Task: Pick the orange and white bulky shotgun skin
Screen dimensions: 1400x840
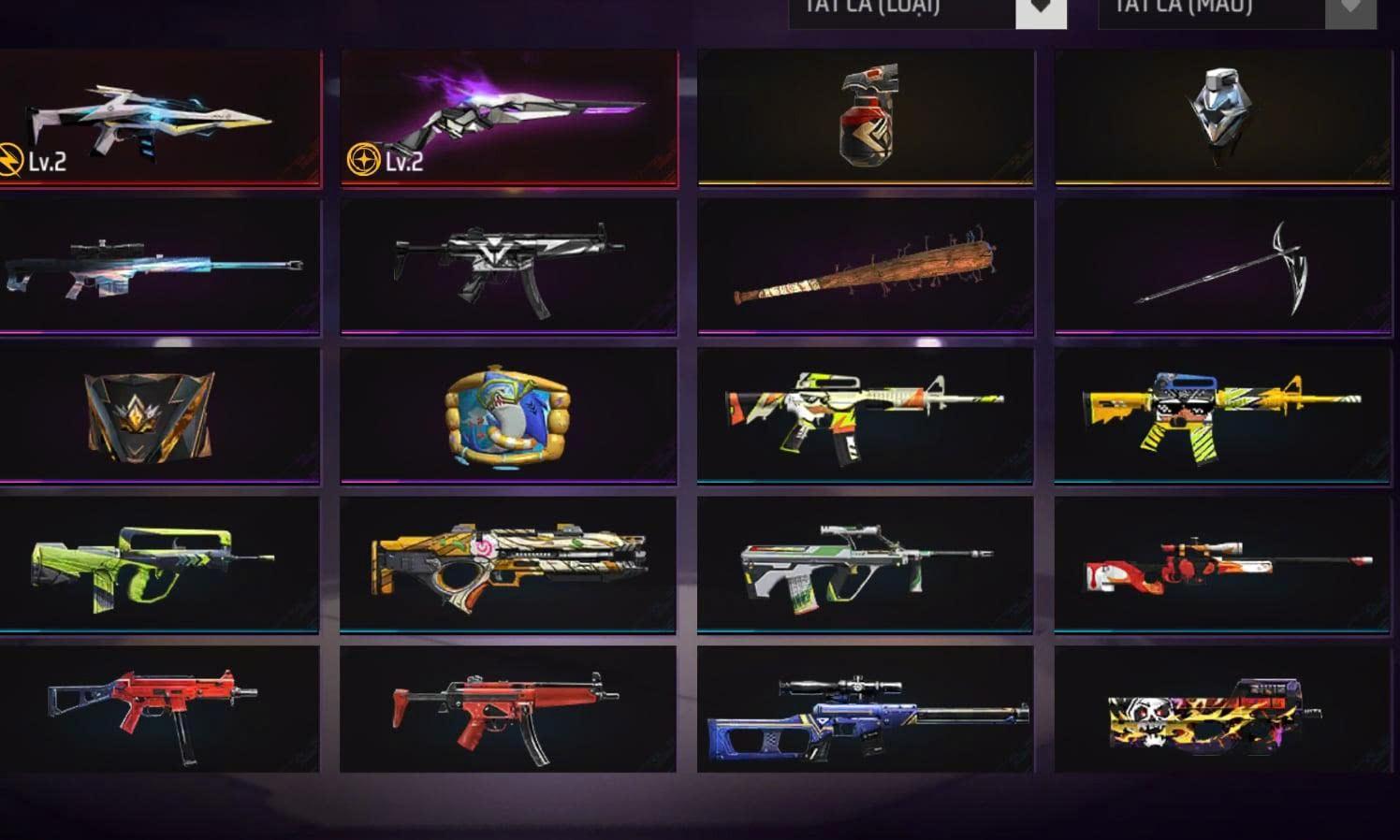Action: tap(509, 564)
